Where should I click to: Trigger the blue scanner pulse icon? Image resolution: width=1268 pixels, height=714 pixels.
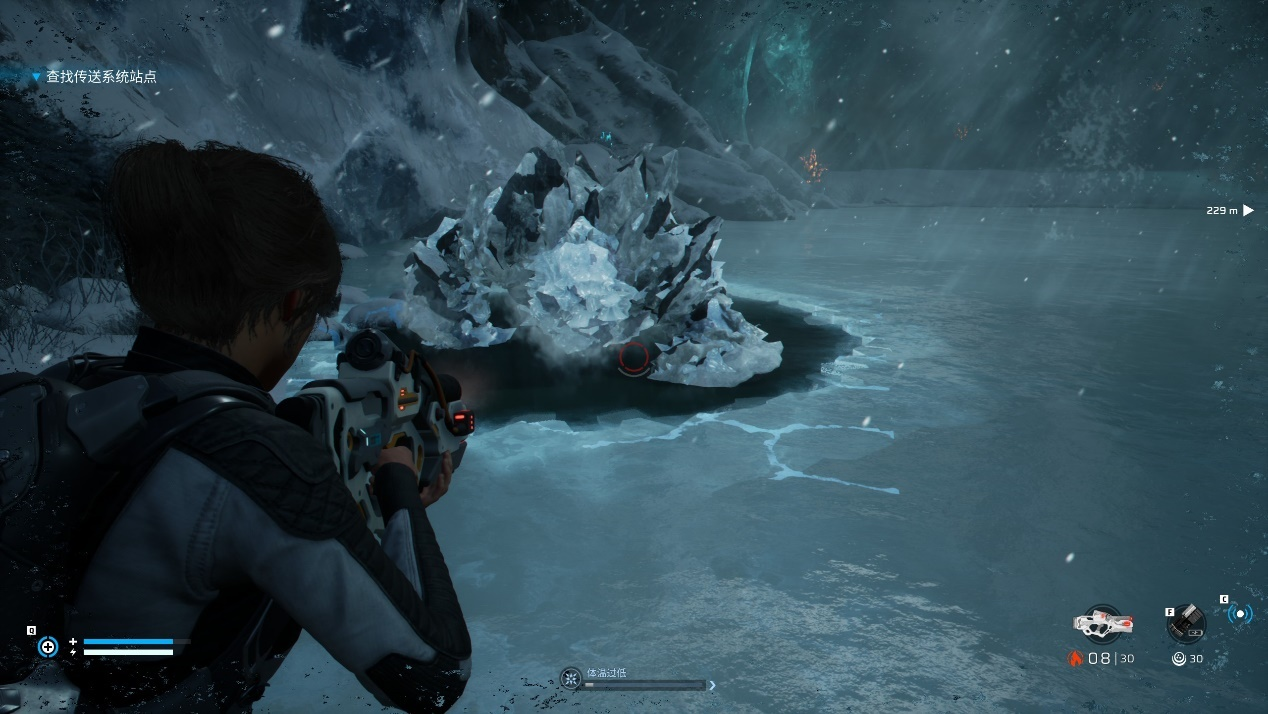click(1240, 614)
